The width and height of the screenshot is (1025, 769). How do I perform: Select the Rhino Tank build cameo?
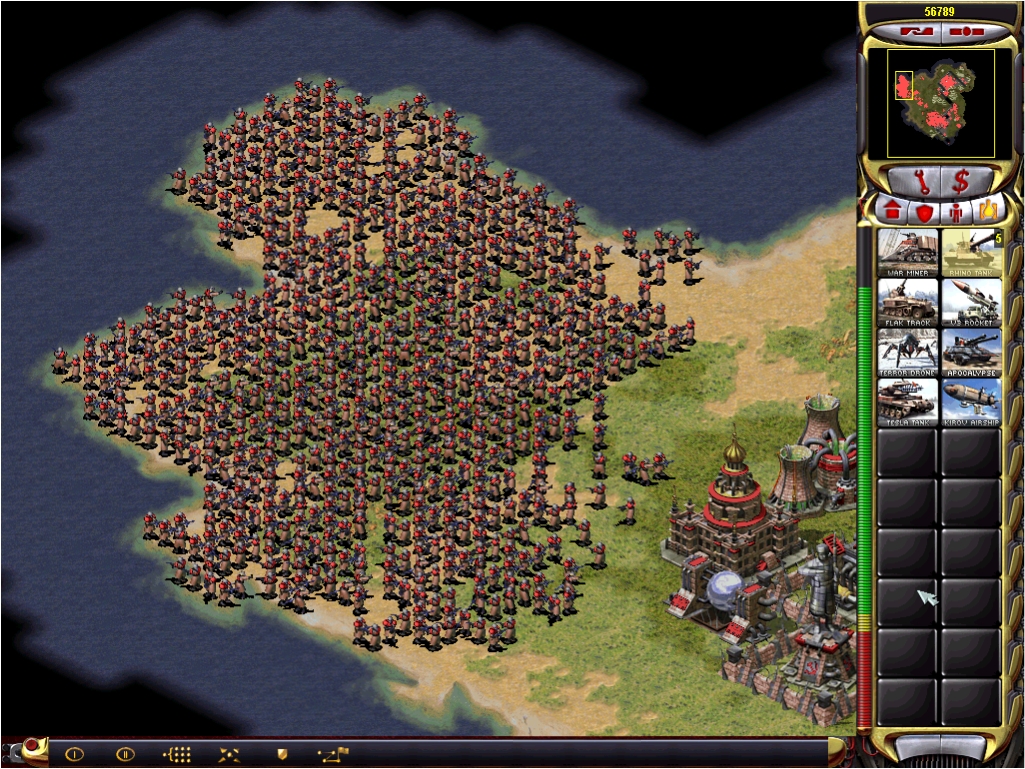(x=971, y=253)
